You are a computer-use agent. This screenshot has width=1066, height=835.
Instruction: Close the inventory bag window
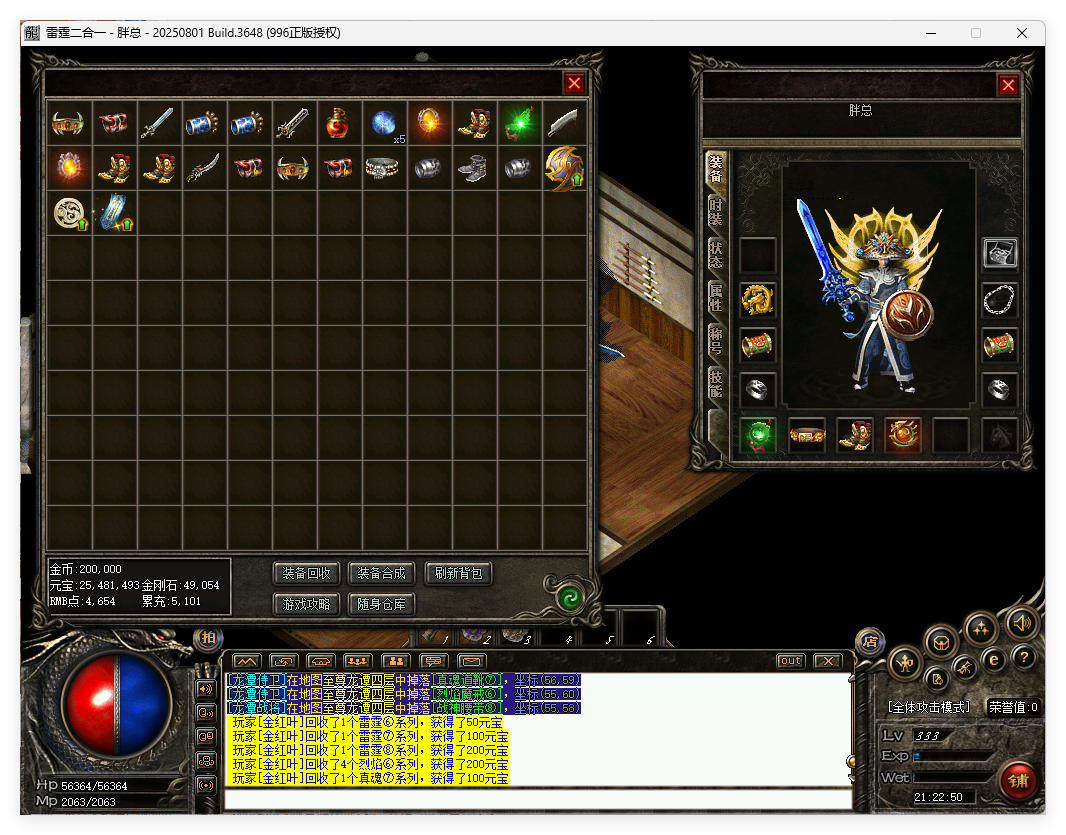pos(574,84)
